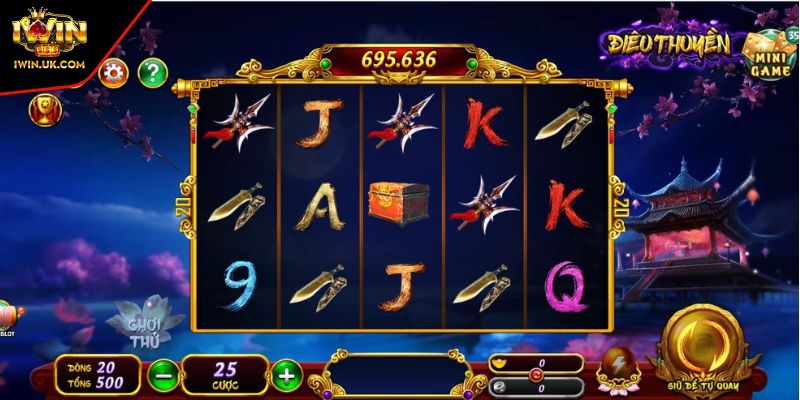Image resolution: width=800 pixels, height=400 pixels.
Task: Open the green question mark help
Action: tap(152, 72)
